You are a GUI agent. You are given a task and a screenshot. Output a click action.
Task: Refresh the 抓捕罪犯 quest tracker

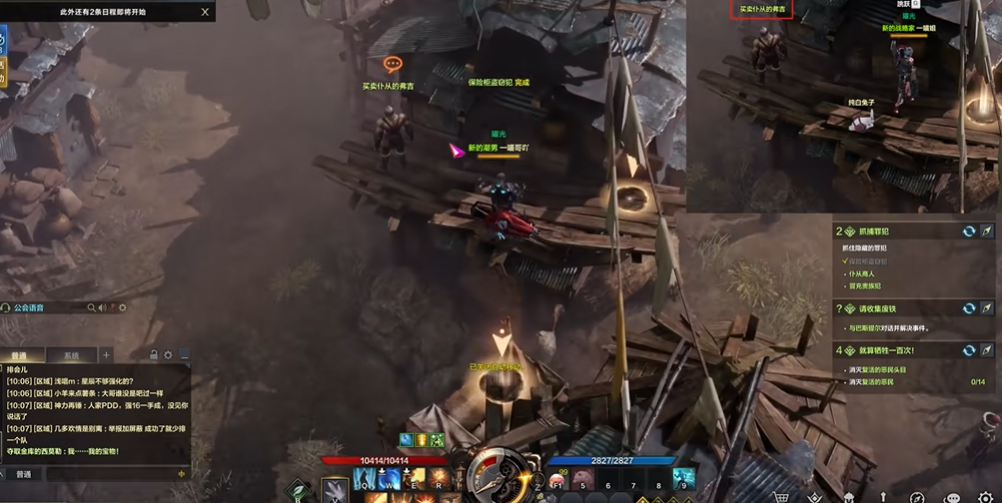969,231
